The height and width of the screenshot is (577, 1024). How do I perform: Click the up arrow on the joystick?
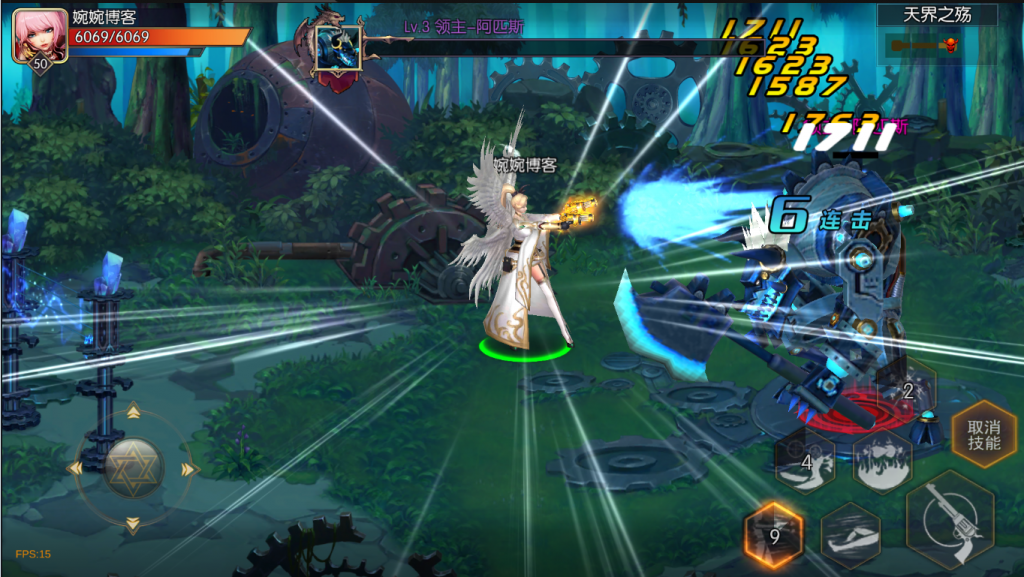[133, 412]
